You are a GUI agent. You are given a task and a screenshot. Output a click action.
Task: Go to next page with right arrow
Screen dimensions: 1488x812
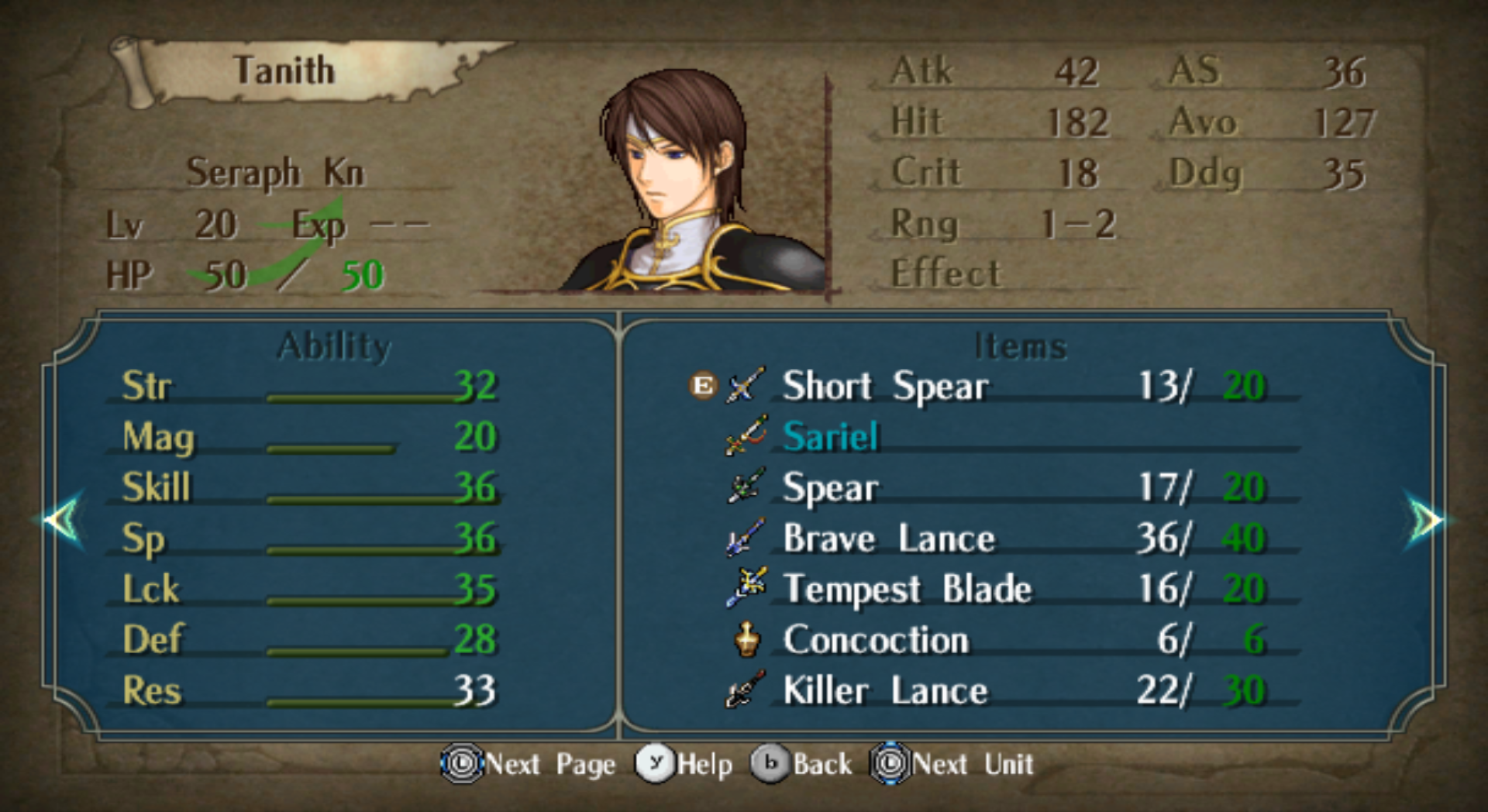tap(1424, 520)
